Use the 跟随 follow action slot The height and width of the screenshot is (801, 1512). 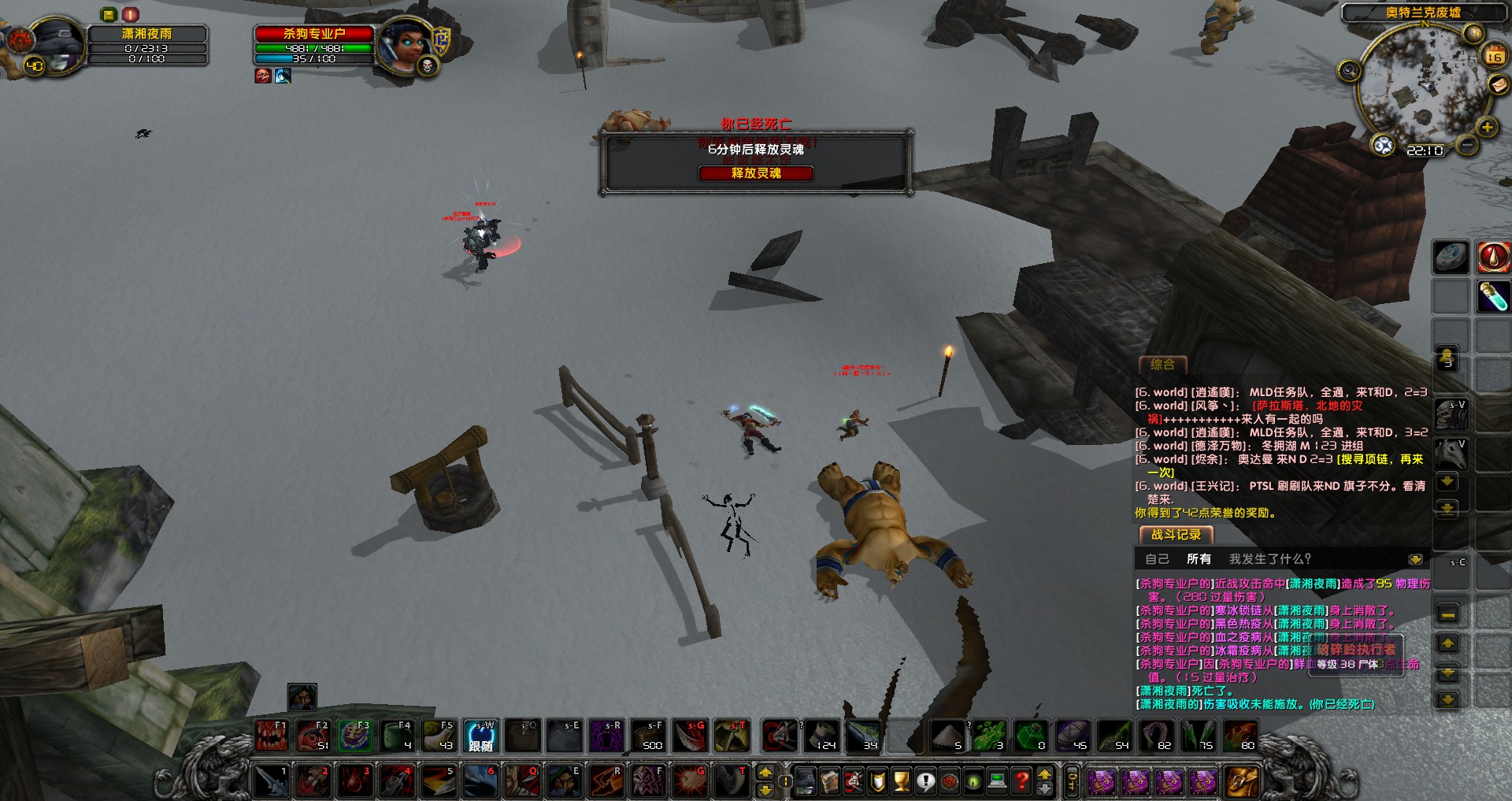point(480,736)
